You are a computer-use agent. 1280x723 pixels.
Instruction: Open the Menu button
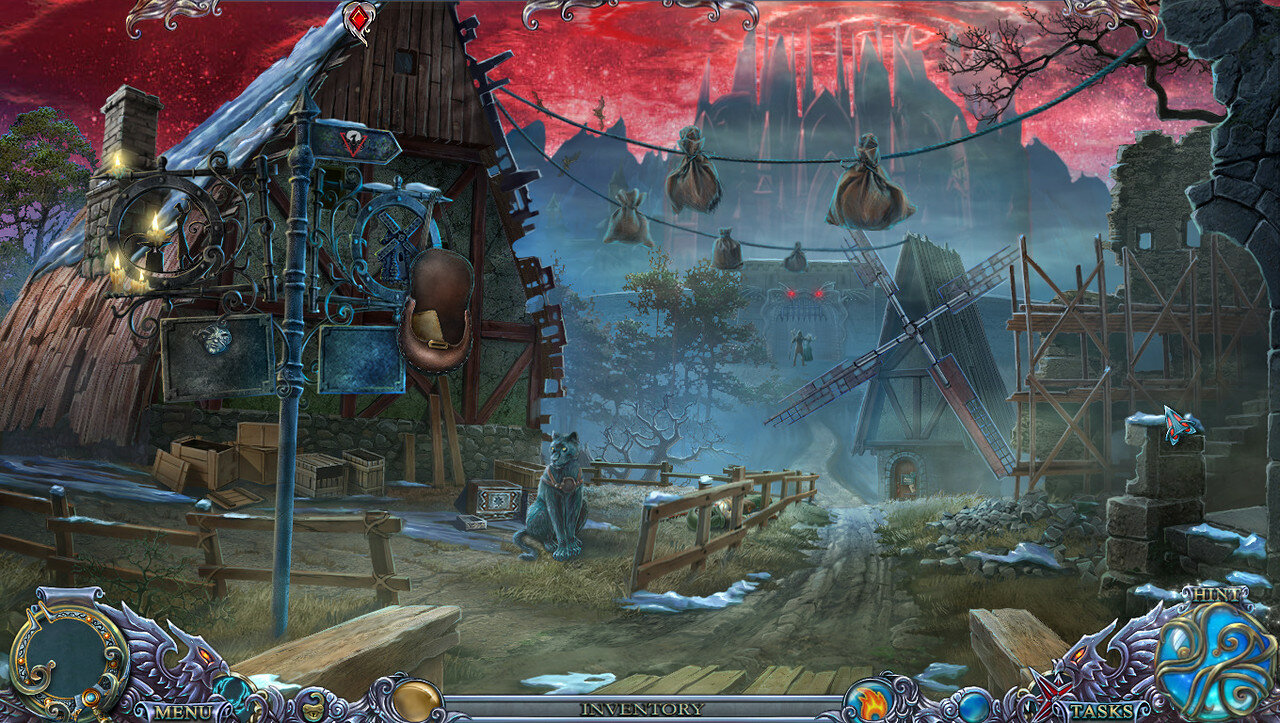182,711
